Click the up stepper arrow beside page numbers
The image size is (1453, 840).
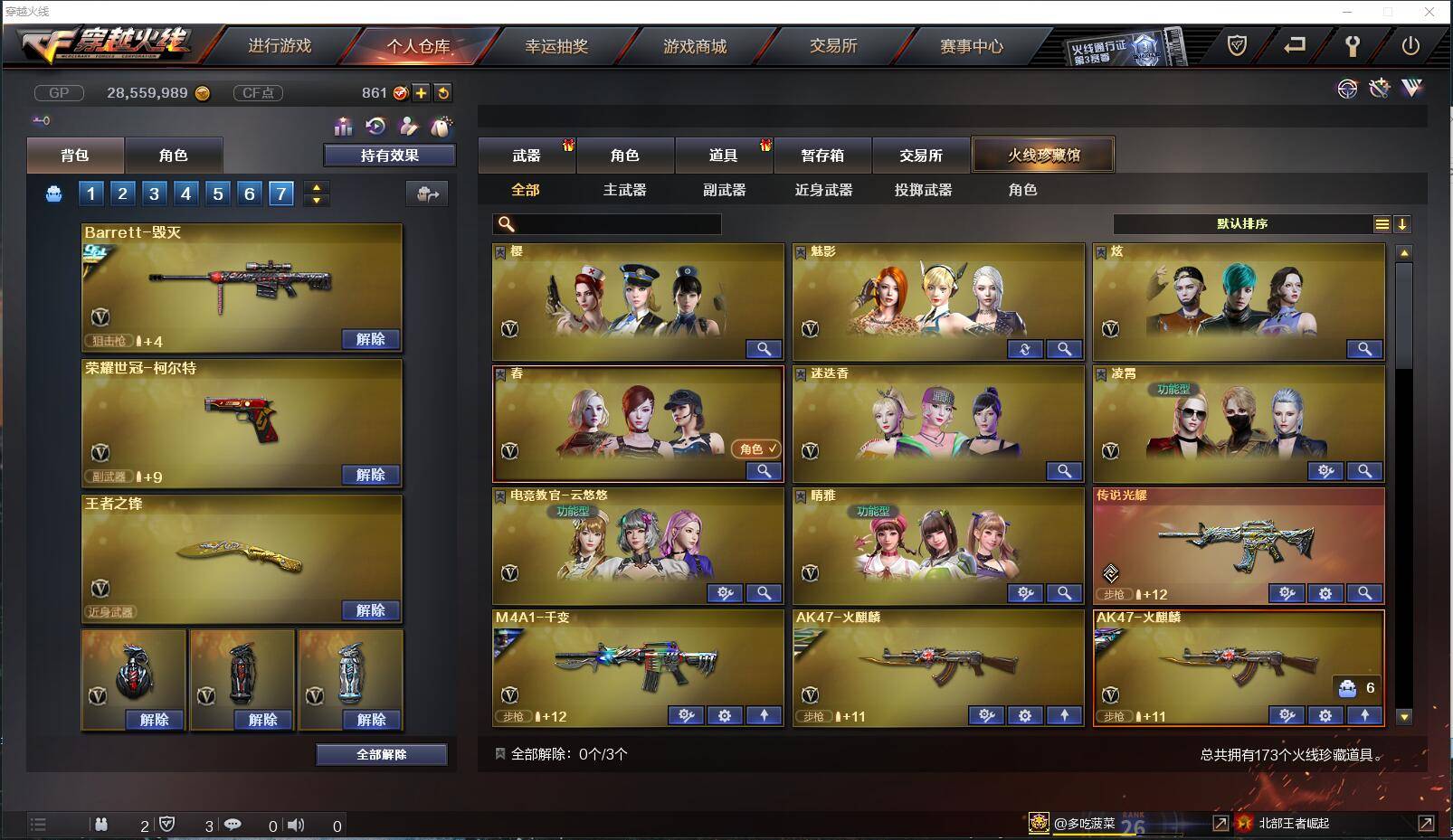(316, 187)
